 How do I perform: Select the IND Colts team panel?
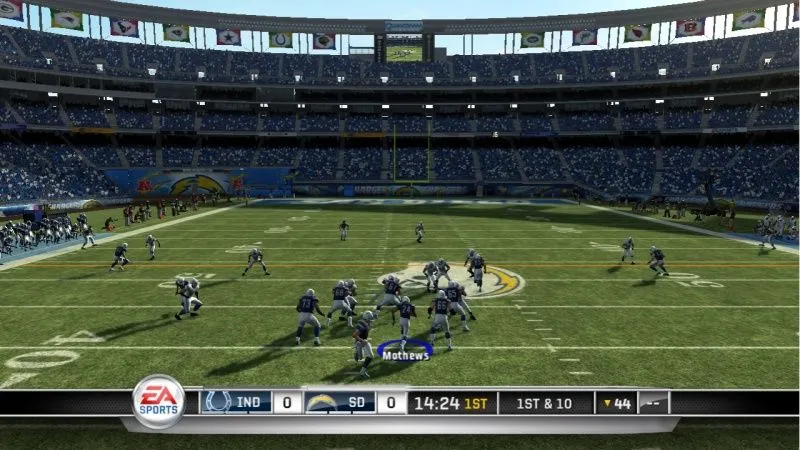pos(236,403)
